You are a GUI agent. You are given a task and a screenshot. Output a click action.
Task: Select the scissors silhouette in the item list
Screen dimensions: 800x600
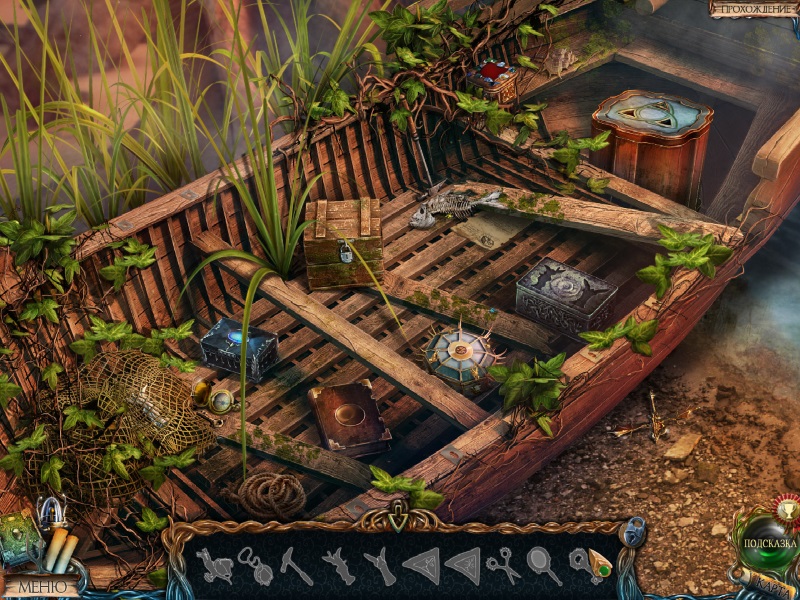[503, 567]
